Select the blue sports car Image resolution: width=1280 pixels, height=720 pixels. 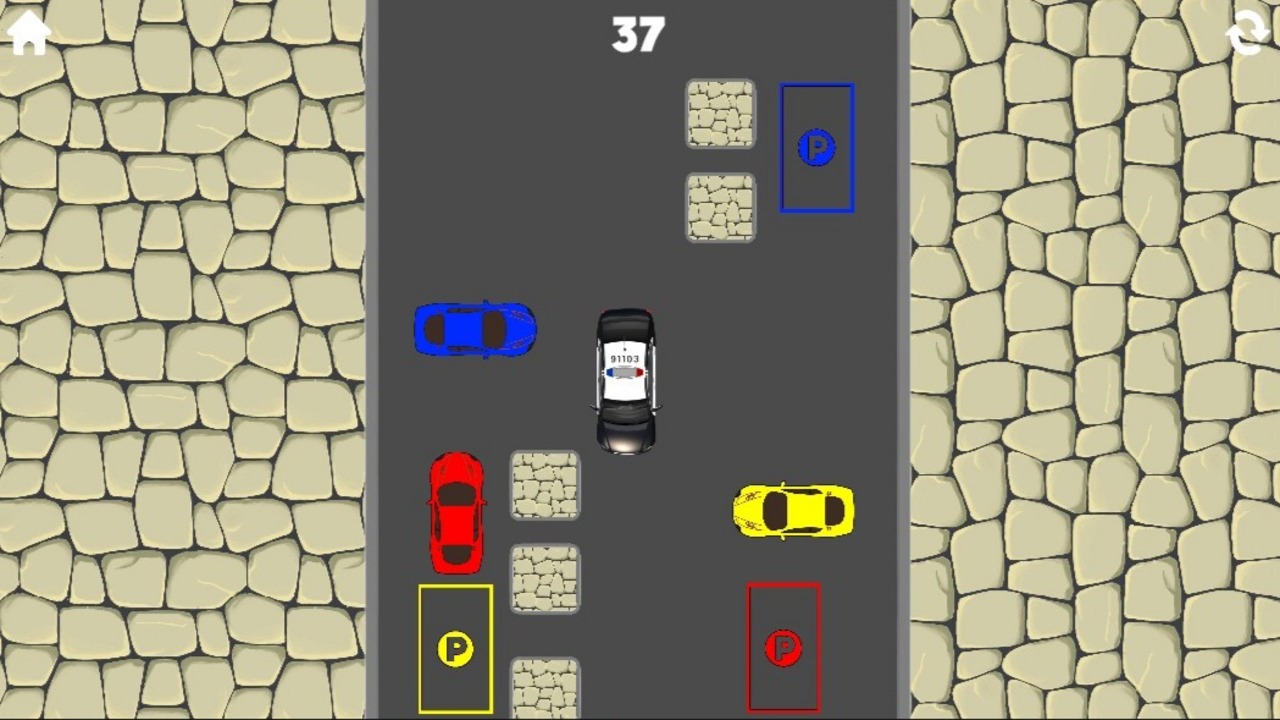tap(474, 330)
